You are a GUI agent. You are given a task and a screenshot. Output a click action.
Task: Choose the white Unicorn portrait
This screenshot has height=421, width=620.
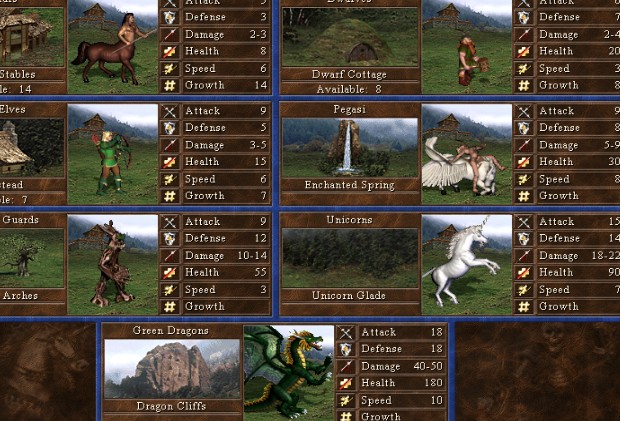tap(466, 264)
